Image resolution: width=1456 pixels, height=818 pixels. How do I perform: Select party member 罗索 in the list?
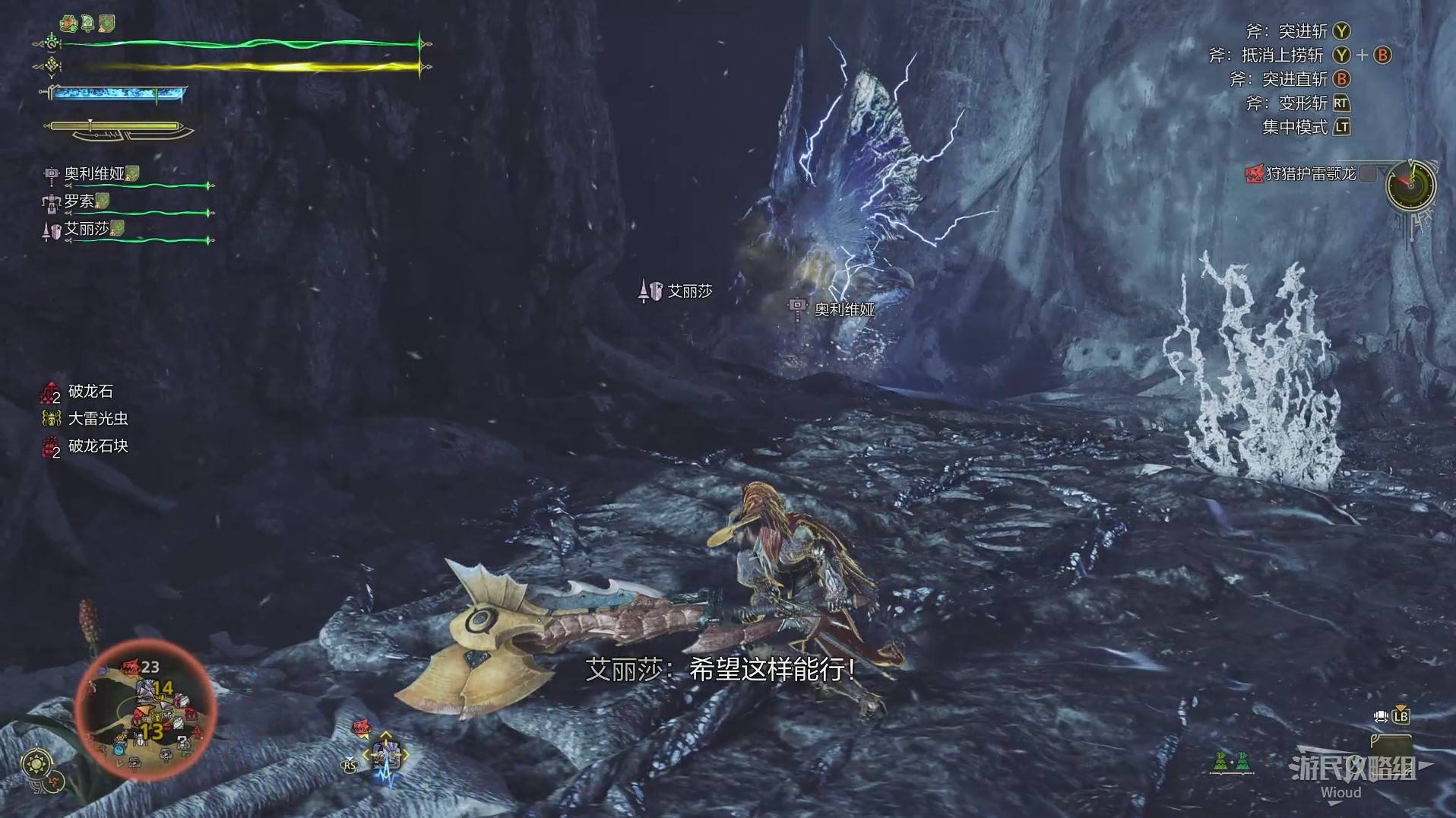79,201
